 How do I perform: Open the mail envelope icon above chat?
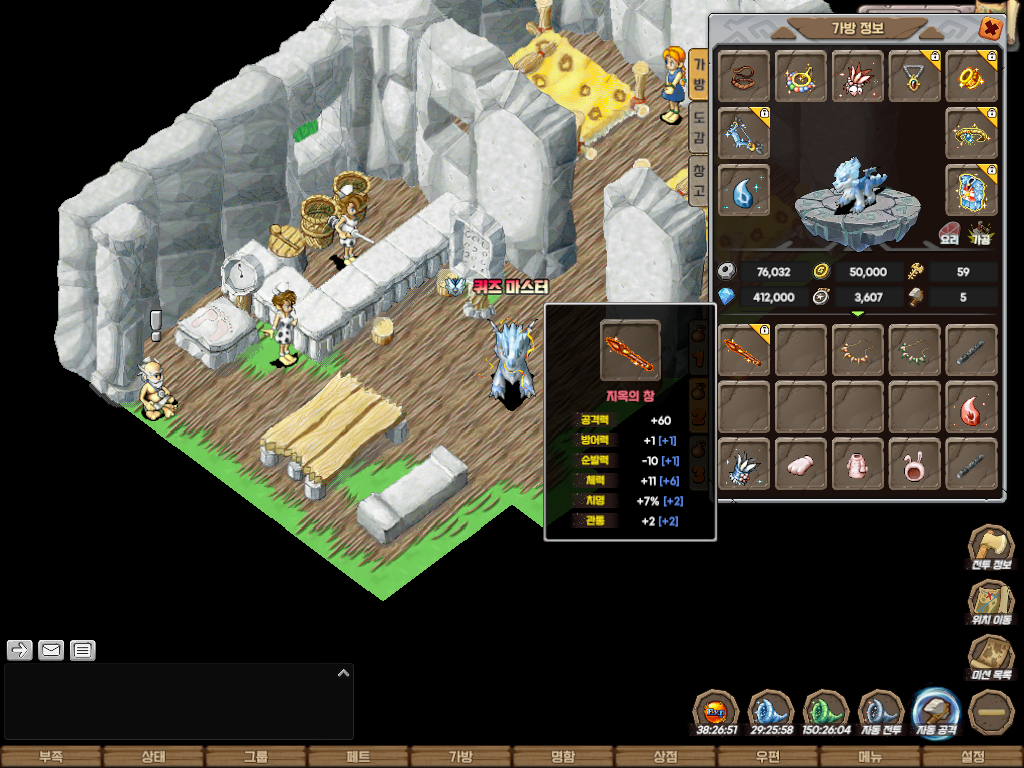click(x=51, y=651)
